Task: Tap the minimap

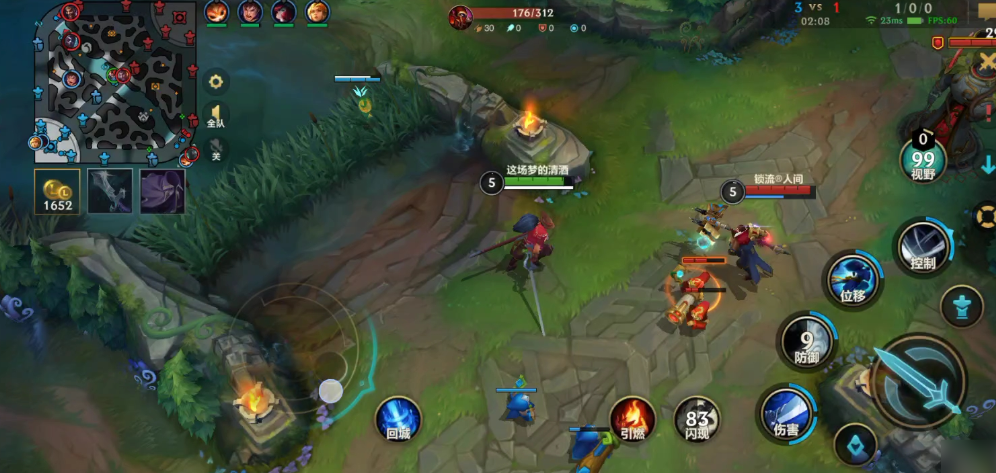Action: 115,82
